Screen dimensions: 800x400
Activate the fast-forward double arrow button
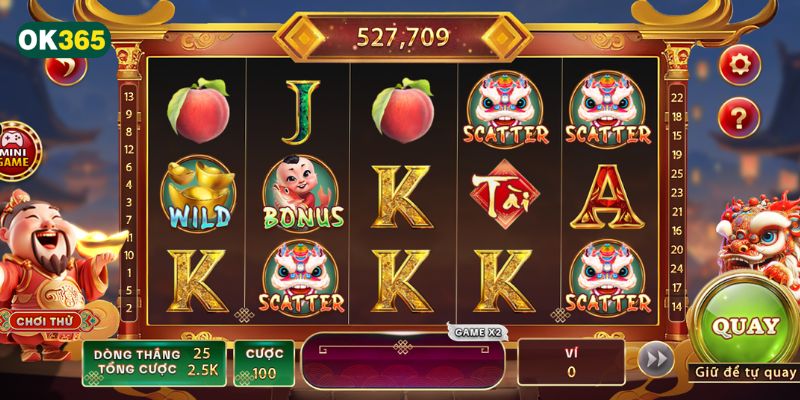click(x=655, y=361)
